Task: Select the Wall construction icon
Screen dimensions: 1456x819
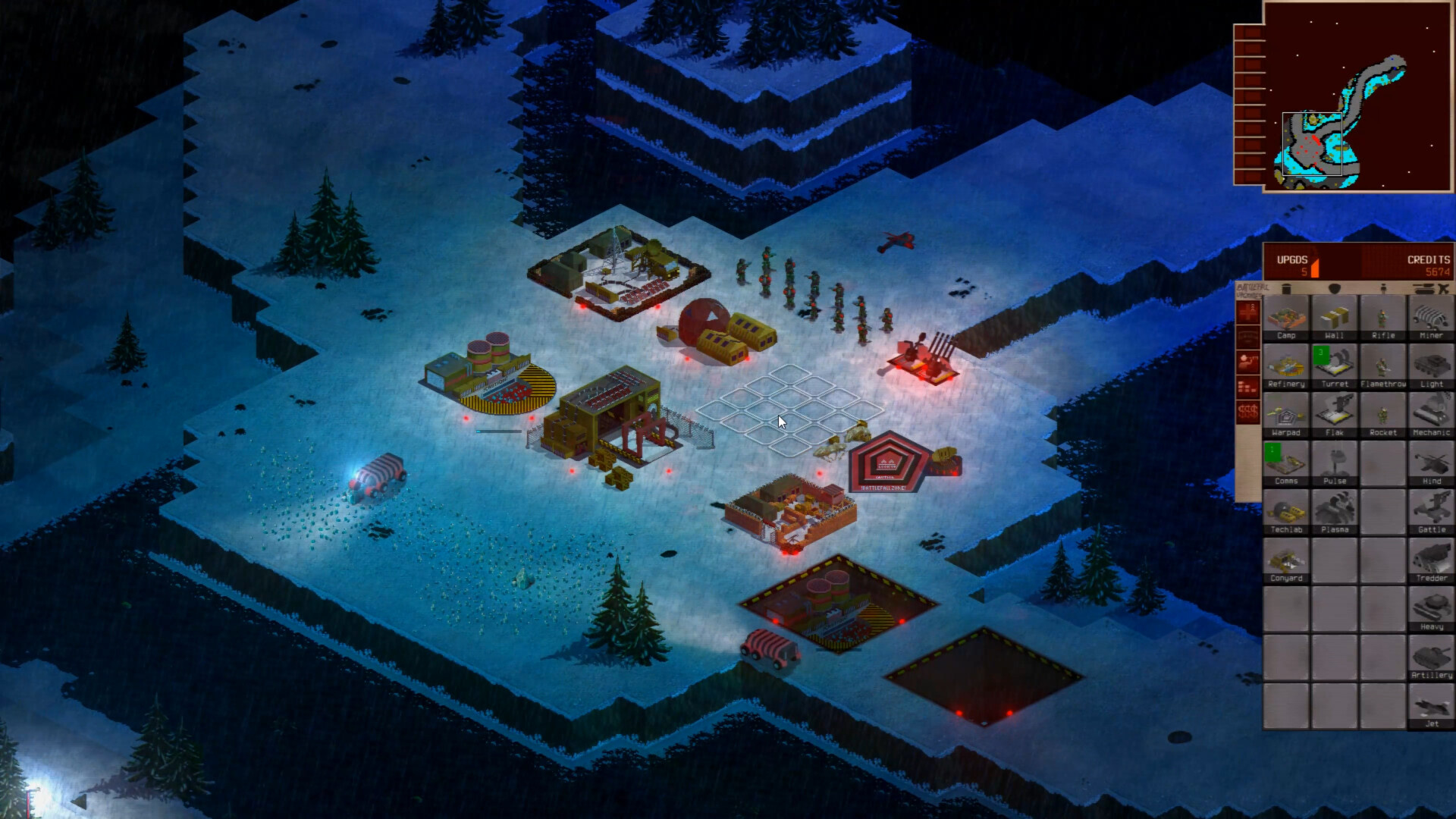Action: pos(1335,318)
